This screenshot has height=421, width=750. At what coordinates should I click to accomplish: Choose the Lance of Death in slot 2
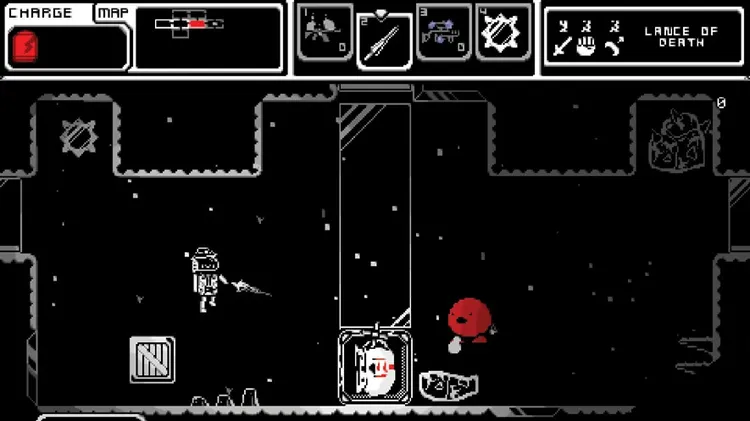tap(385, 40)
